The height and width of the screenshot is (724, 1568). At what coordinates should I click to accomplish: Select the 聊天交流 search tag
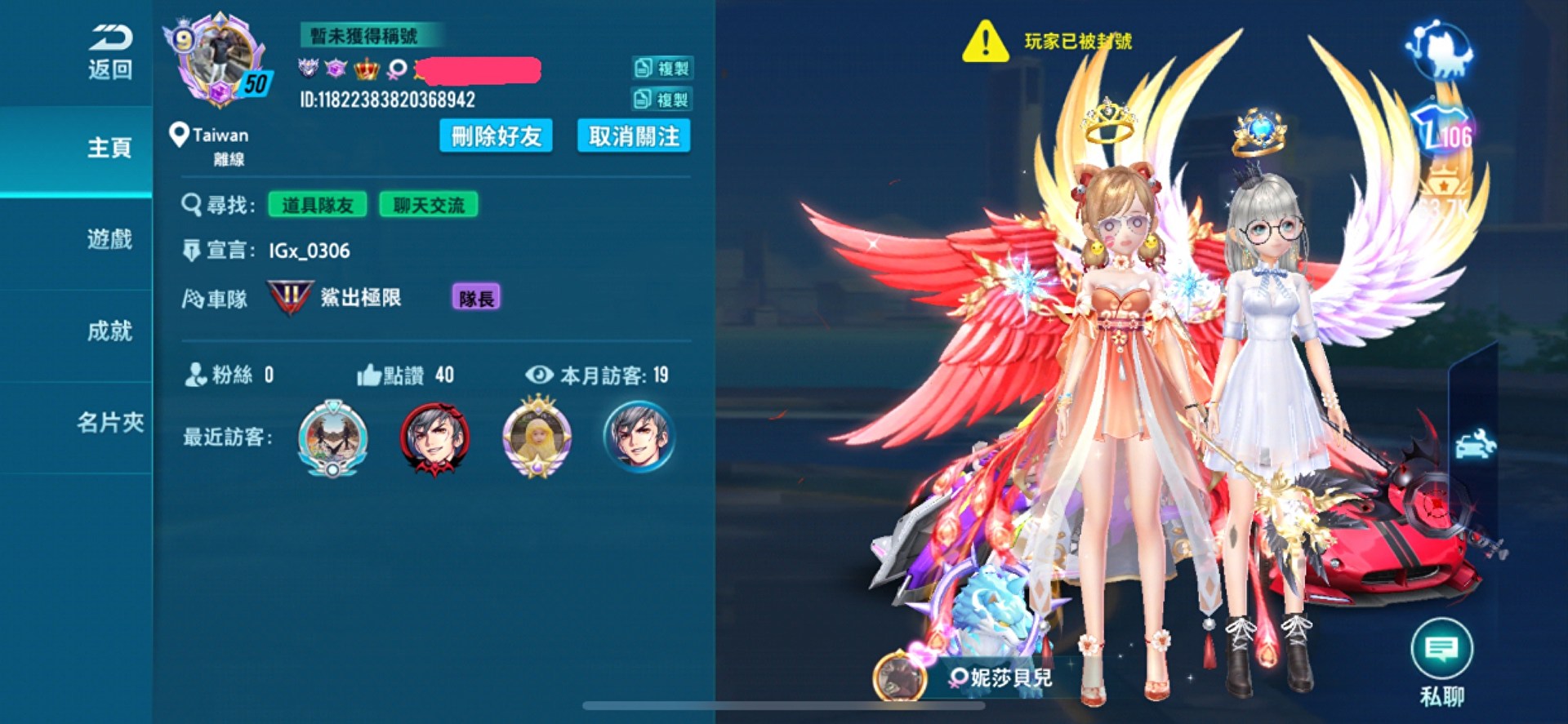point(428,205)
